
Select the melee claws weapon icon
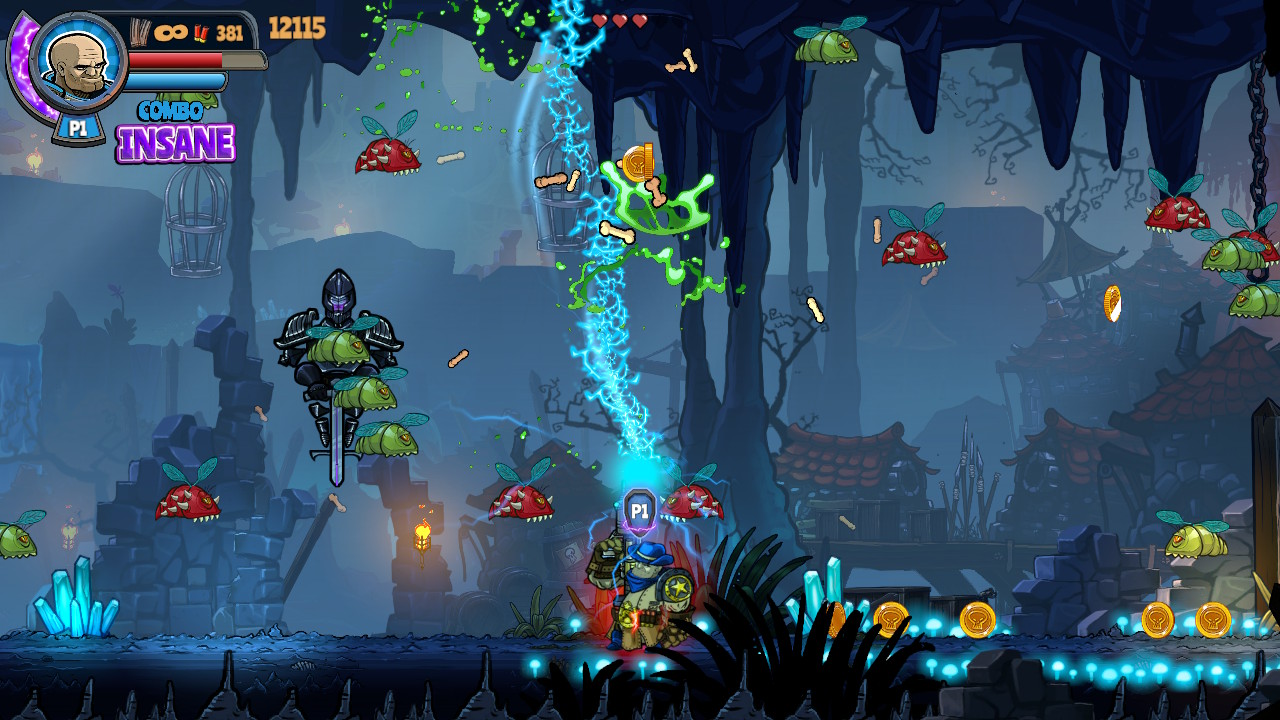coord(138,30)
